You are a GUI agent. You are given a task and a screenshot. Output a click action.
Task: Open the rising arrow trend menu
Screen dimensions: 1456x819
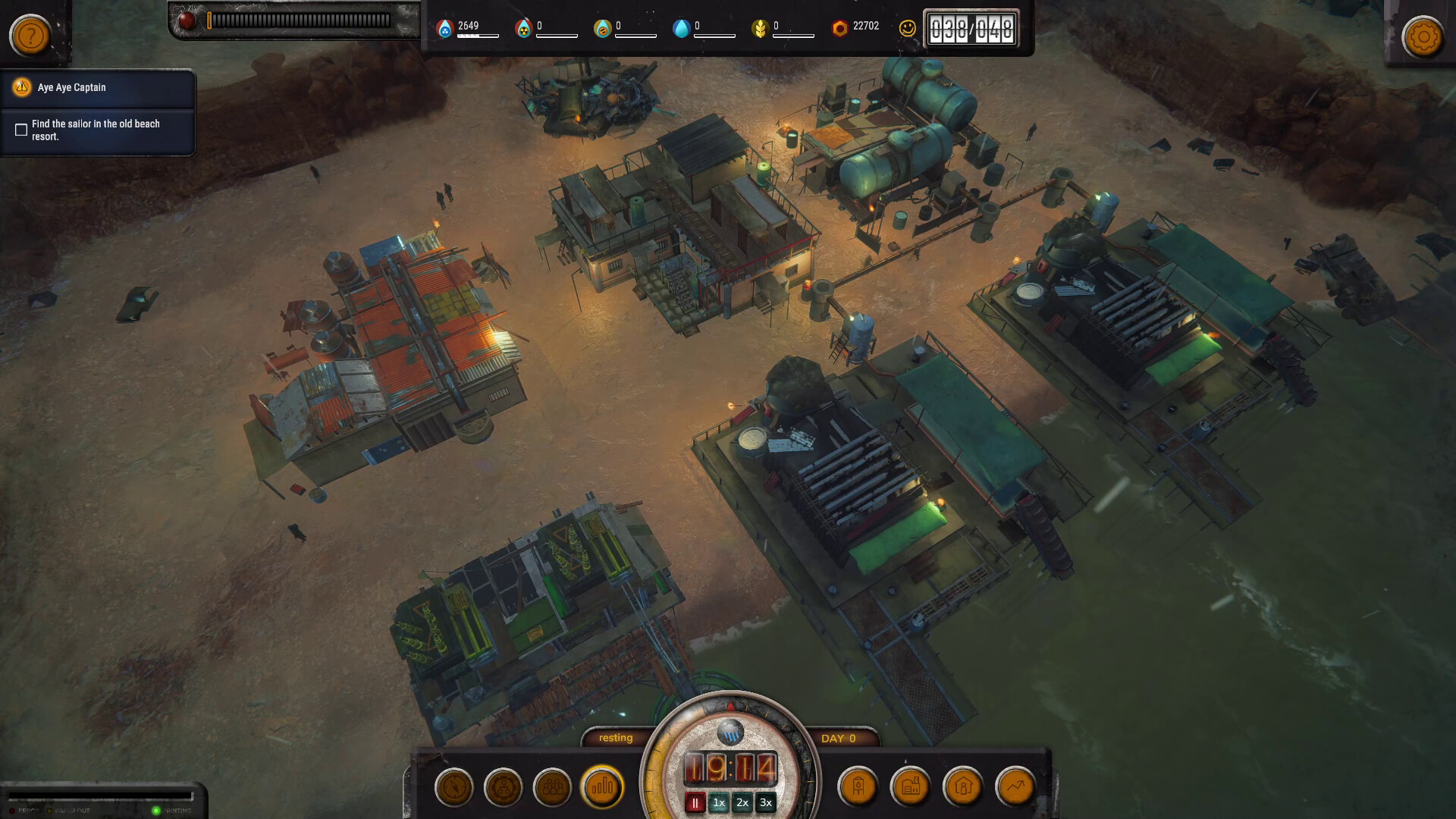pos(1015,787)
